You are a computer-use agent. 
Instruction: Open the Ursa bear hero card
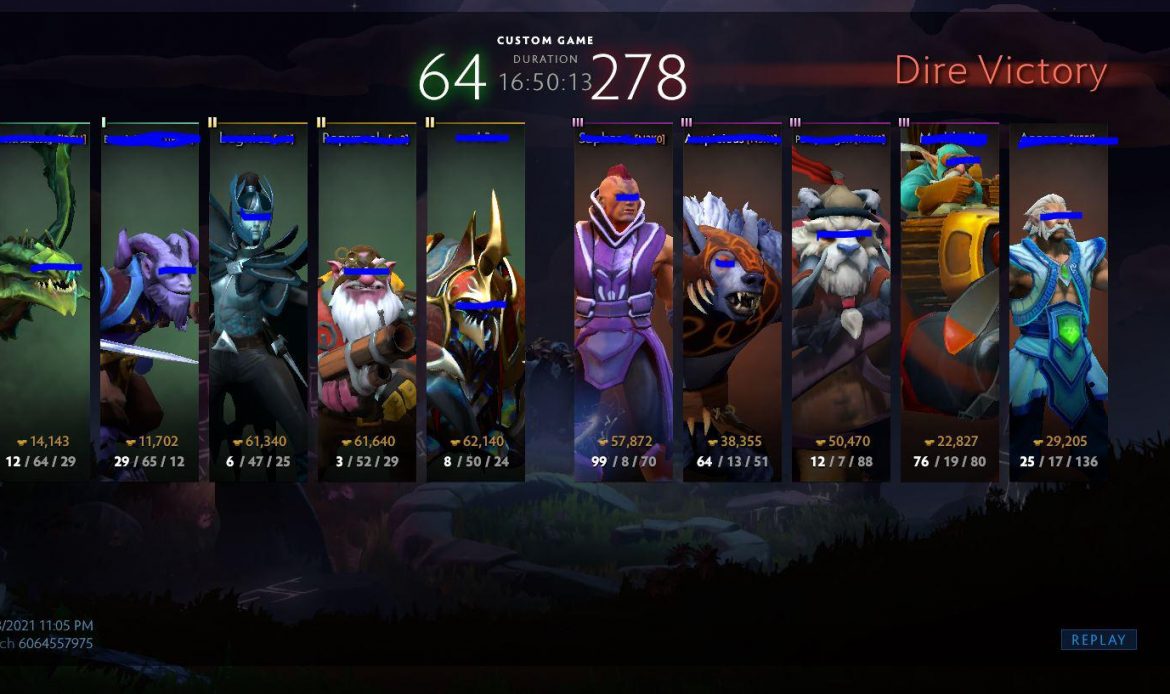coord(732,300)
